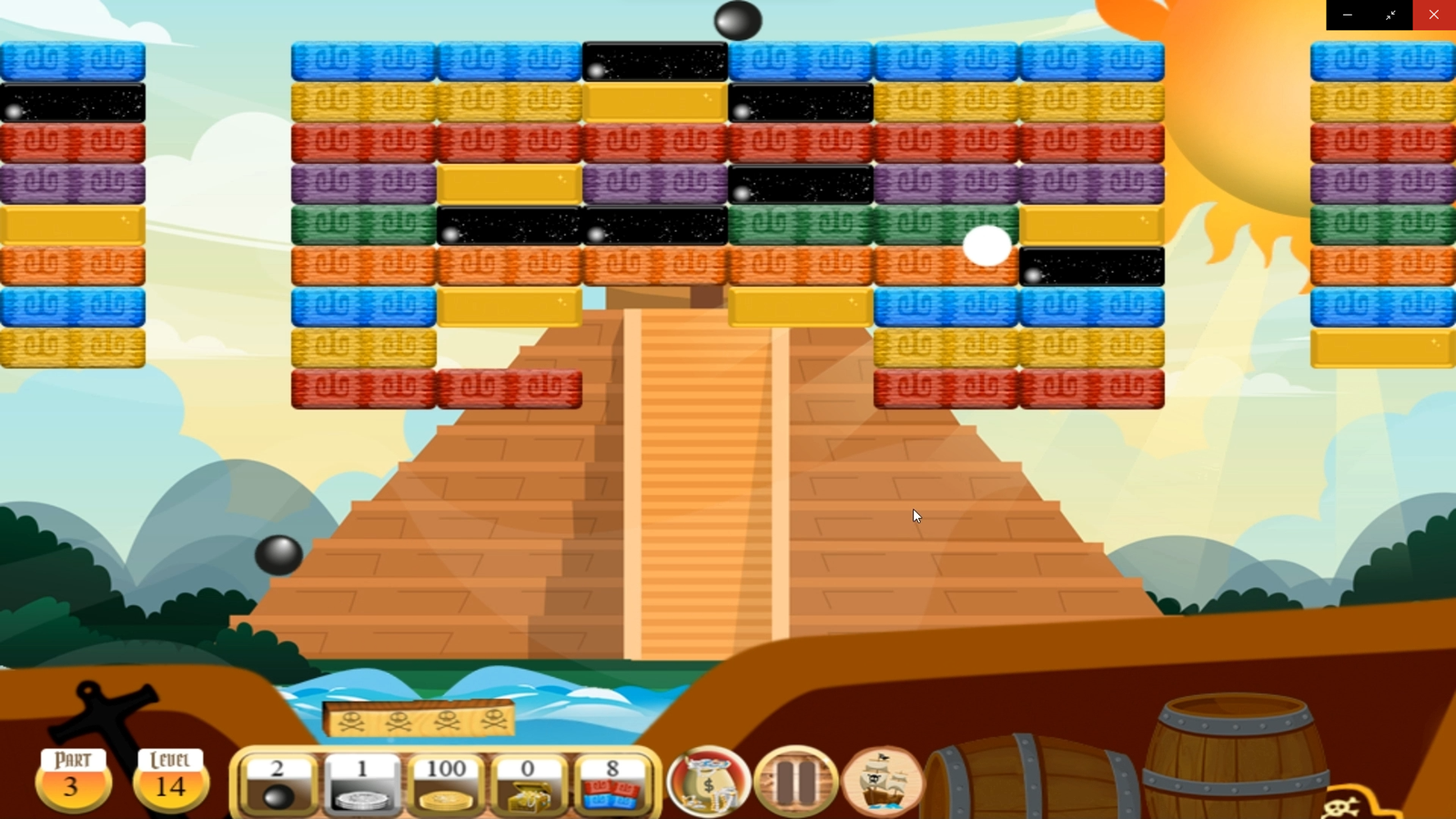Select the pirate ship icon
This screenshot has width=1456, height=819.
(x=881, y=781)
